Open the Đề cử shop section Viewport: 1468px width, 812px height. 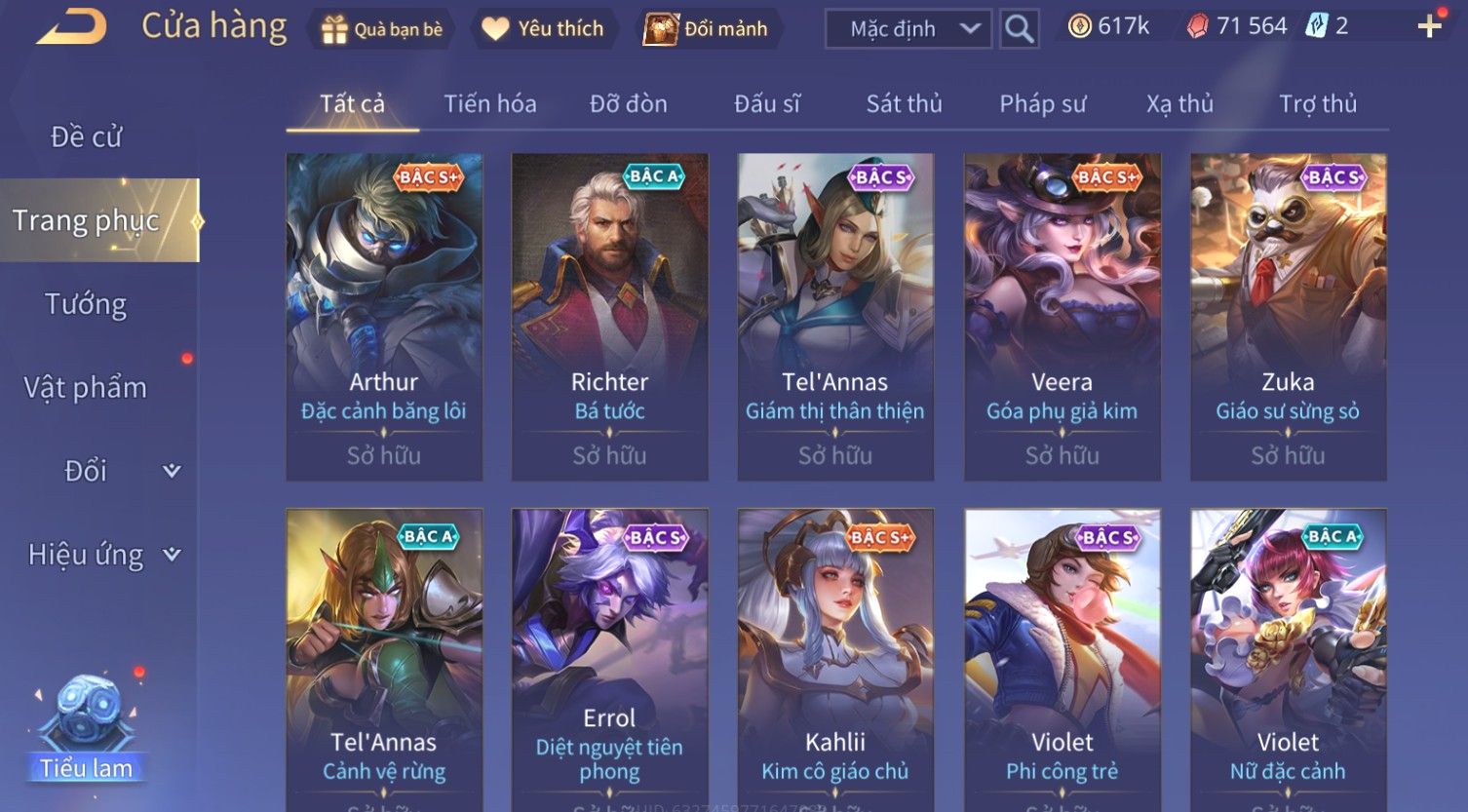pyautogui.click(x=87, y=137)
